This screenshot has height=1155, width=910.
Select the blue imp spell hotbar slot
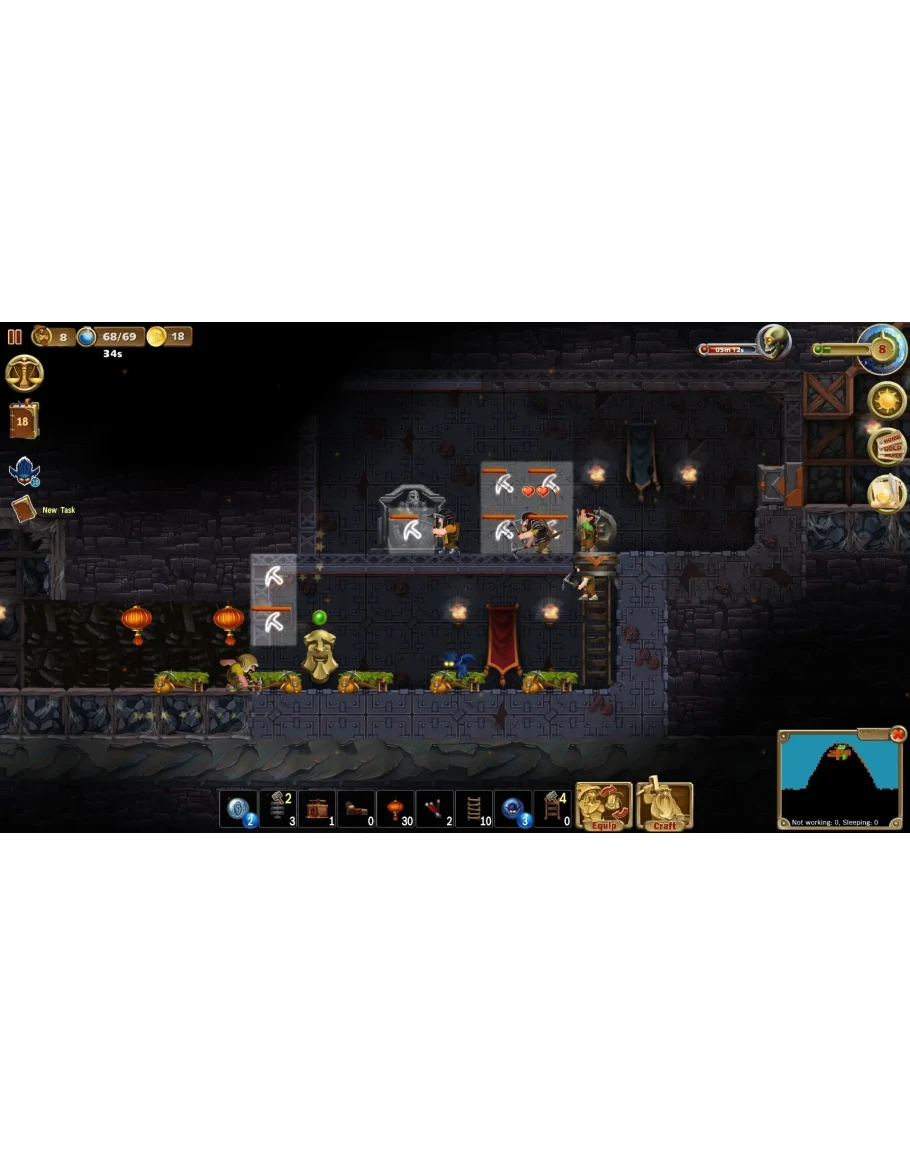[x=513, y=809]
